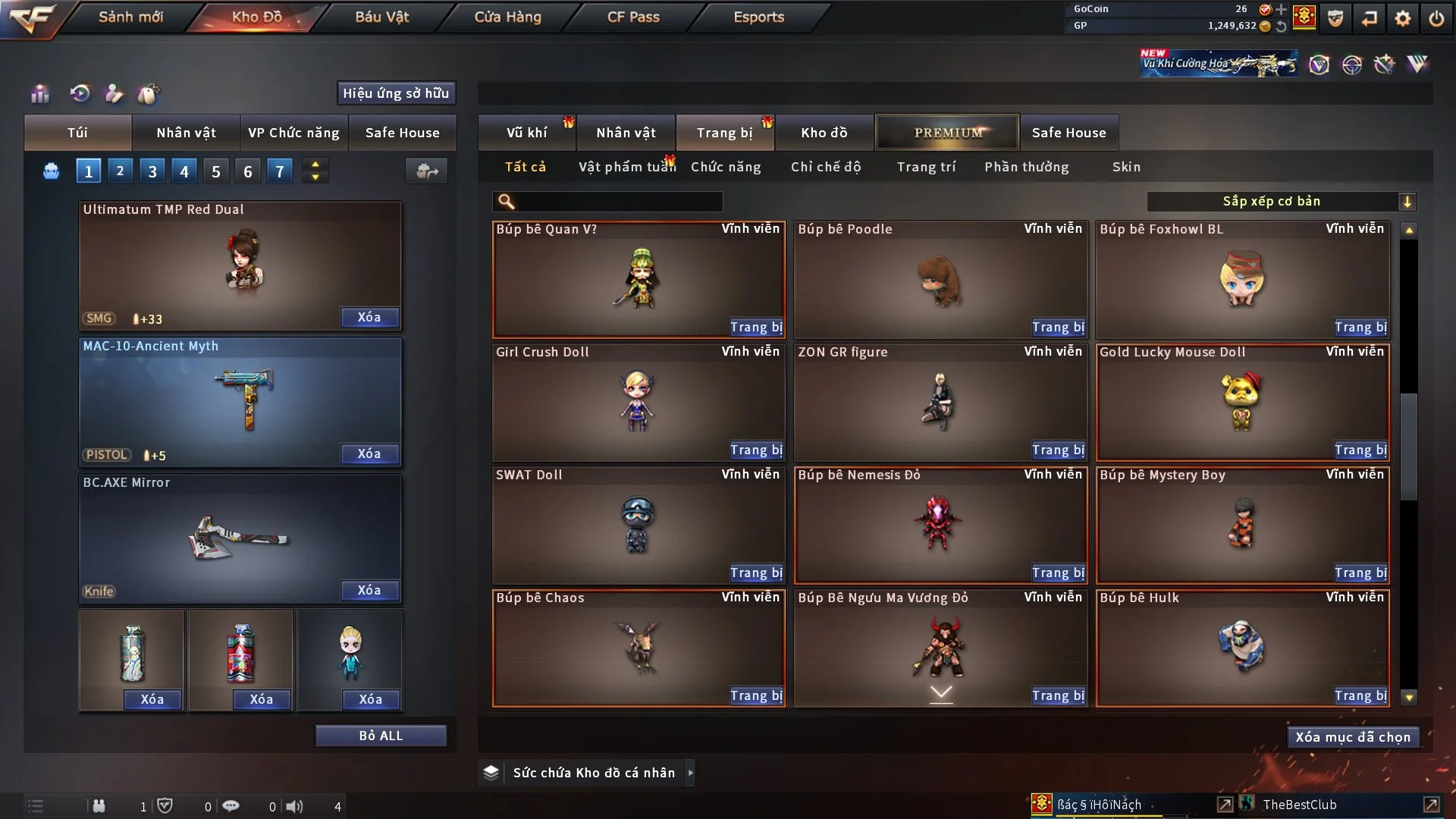
Task: Click the bag up-down stepper arrows
Action: tap(315, 171)
